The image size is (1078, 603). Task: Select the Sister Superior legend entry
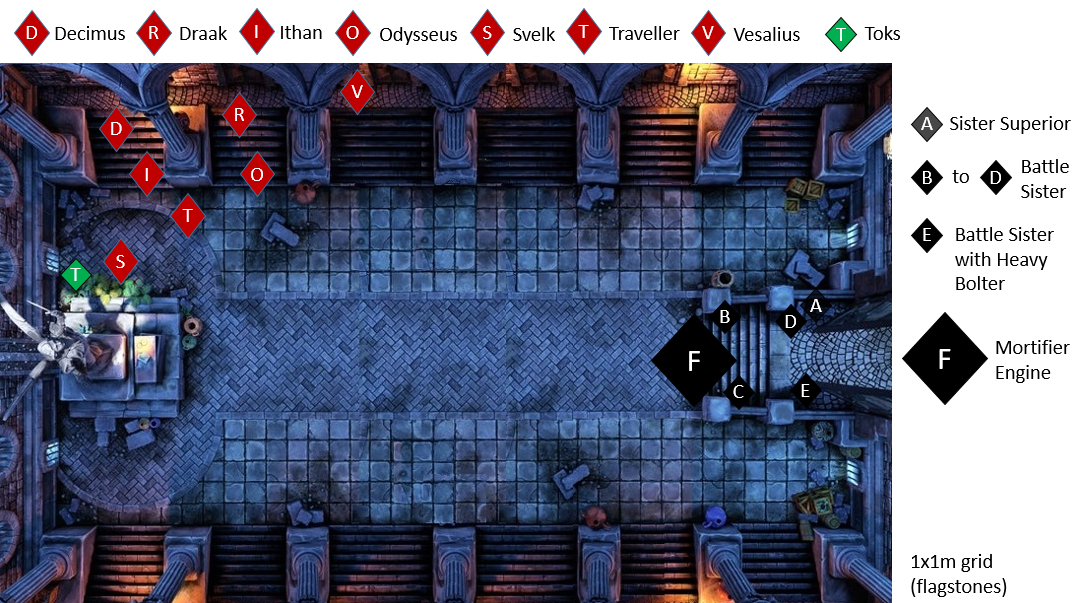coord(990,124)
